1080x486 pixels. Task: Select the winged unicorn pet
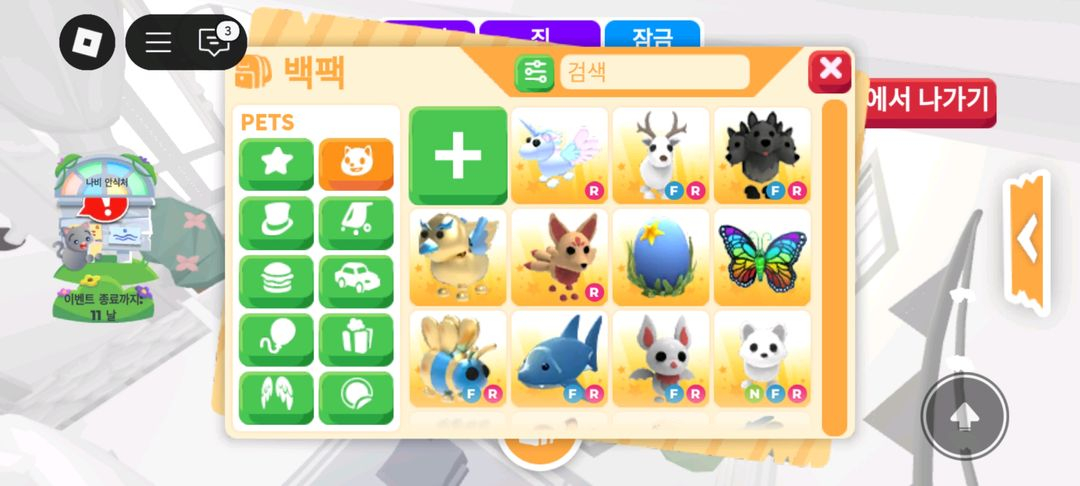[x=559, y=156]
